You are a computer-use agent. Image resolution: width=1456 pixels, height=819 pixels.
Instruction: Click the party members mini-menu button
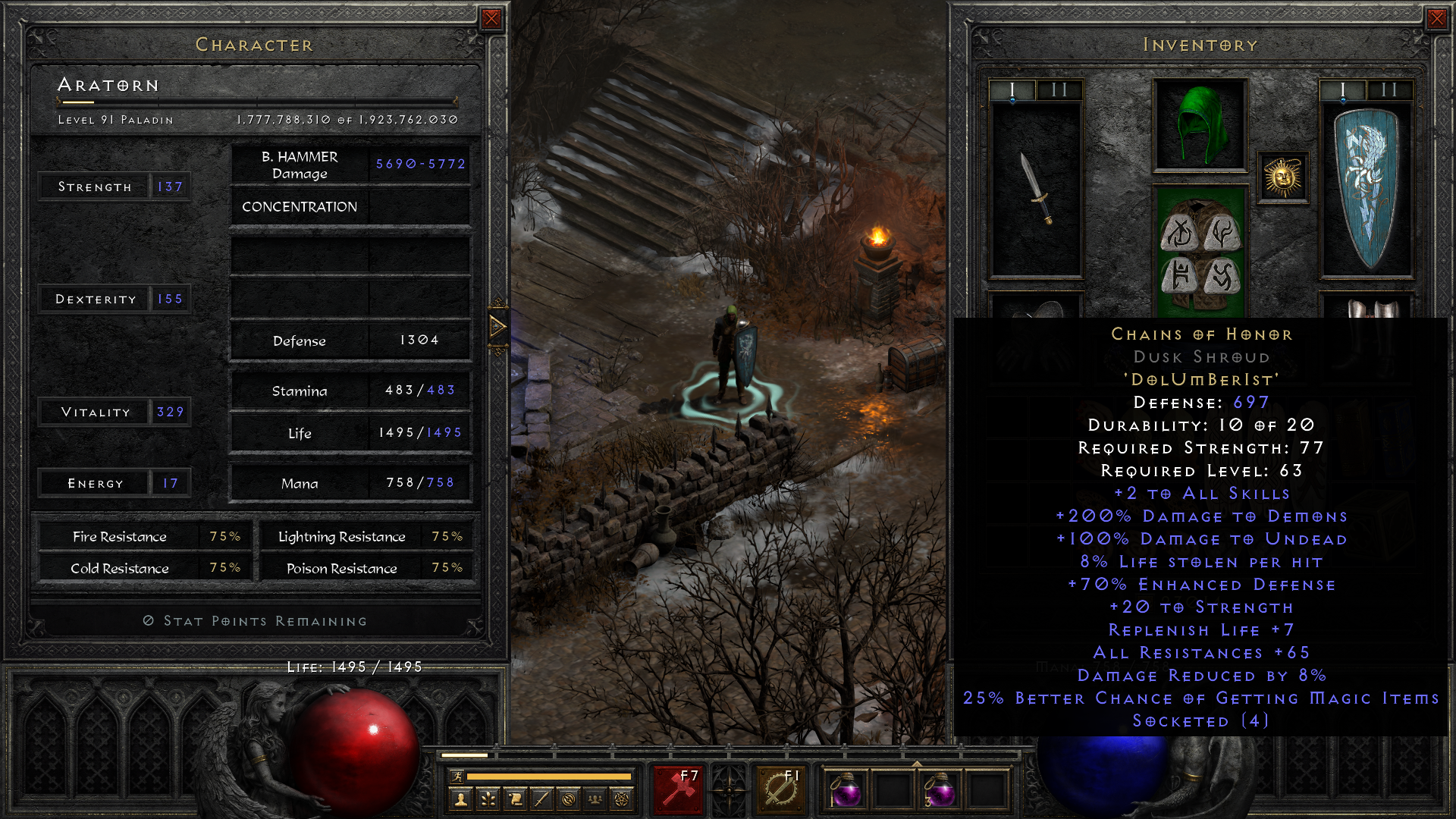click(595, 799)
